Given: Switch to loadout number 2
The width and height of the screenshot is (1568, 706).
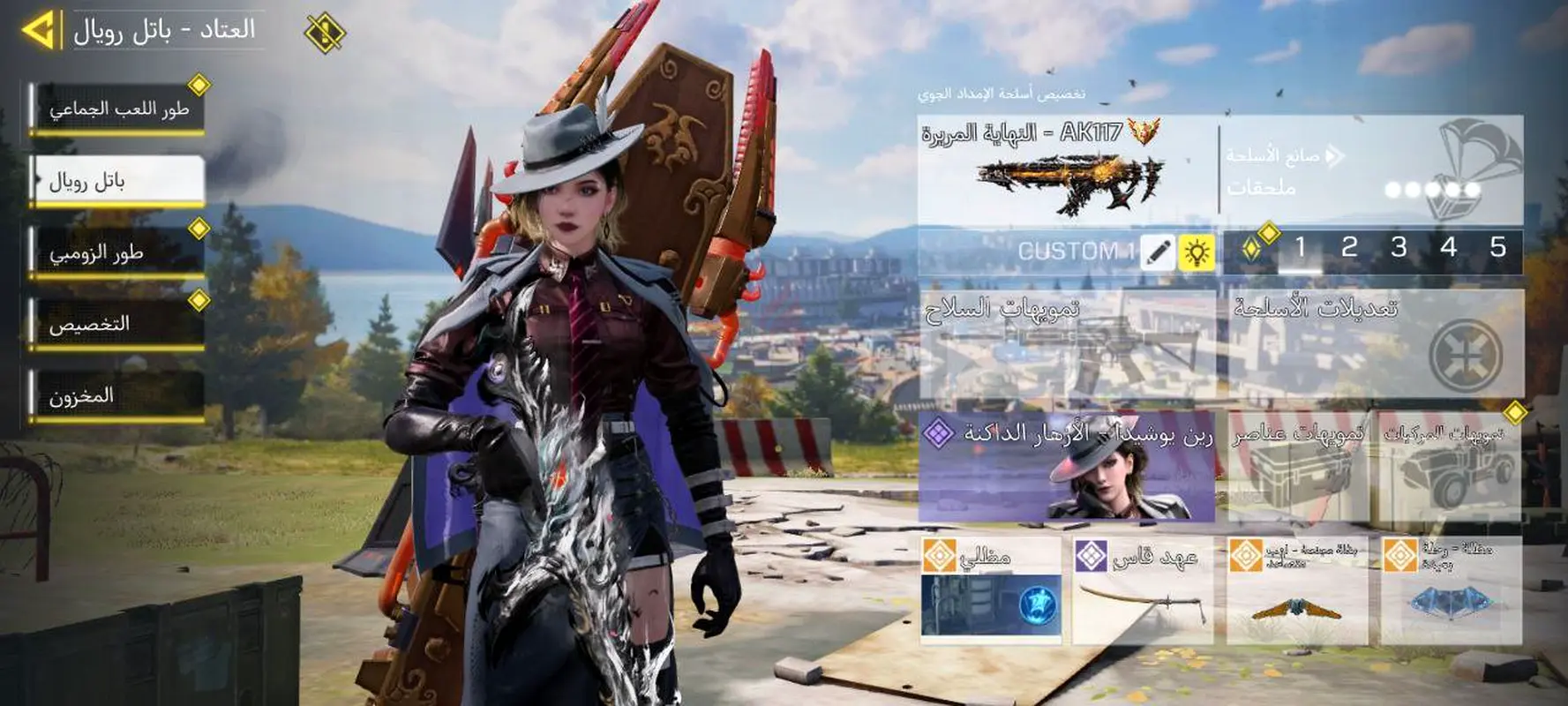Looking at the screenshot, I should (x=1349, y=248).
